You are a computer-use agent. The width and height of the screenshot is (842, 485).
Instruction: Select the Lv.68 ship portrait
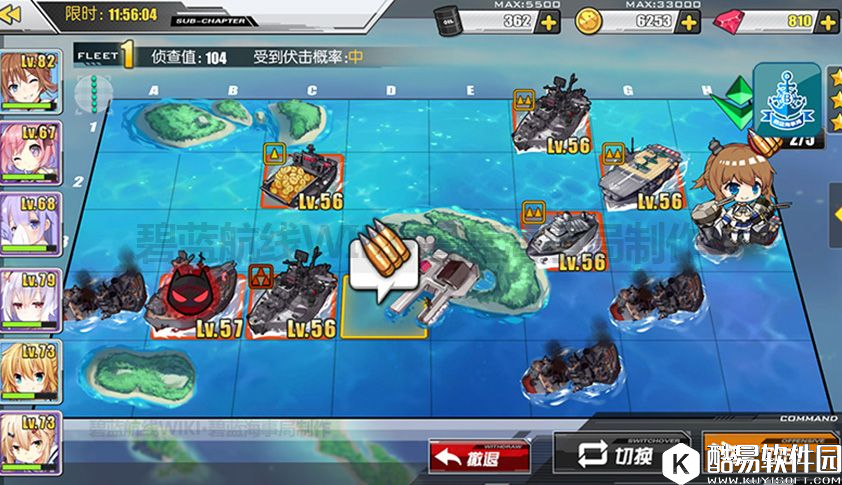[30, 224]
